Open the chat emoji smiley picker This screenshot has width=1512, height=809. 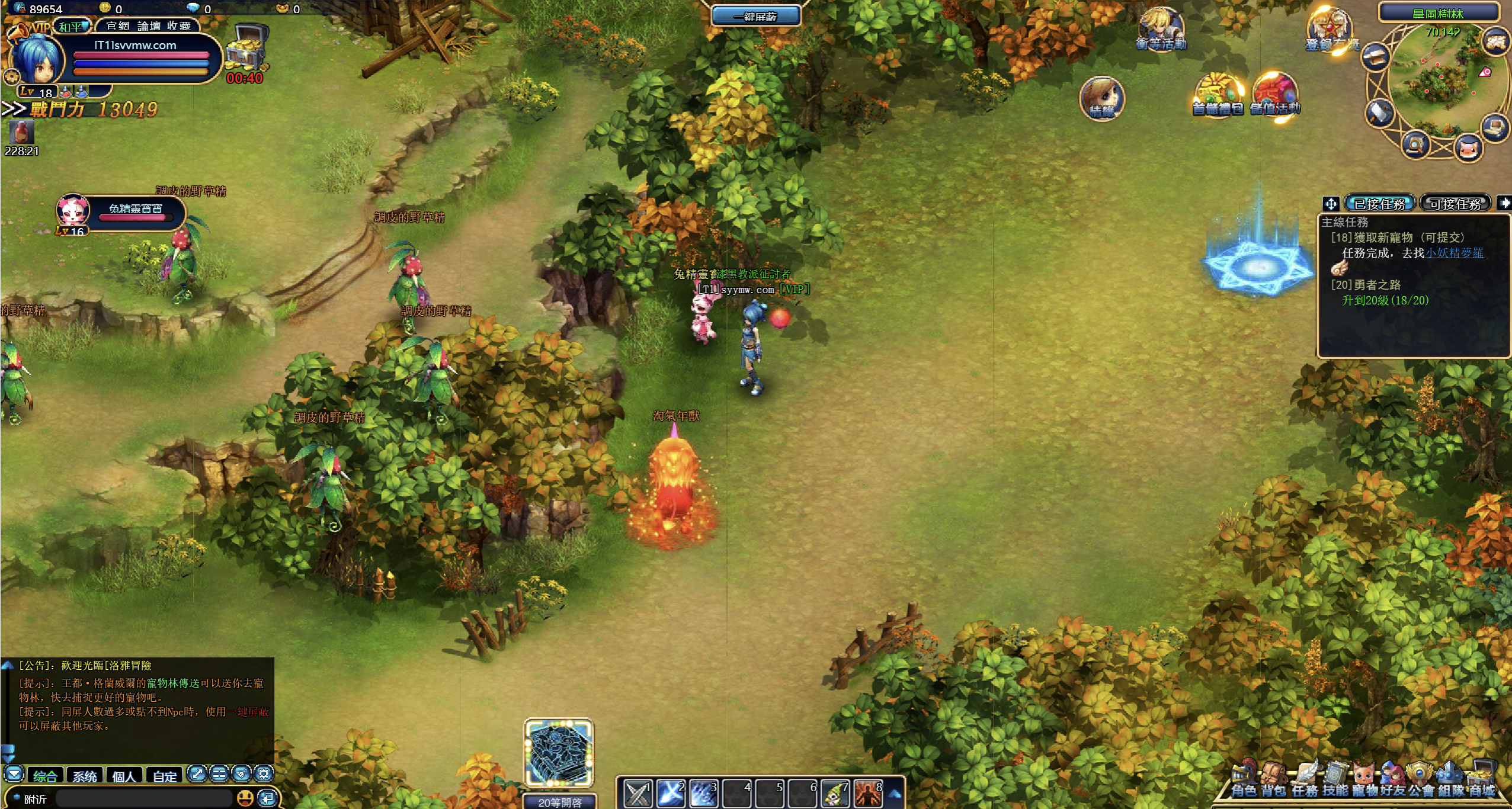pyautogui.click(x=245, y=798)
